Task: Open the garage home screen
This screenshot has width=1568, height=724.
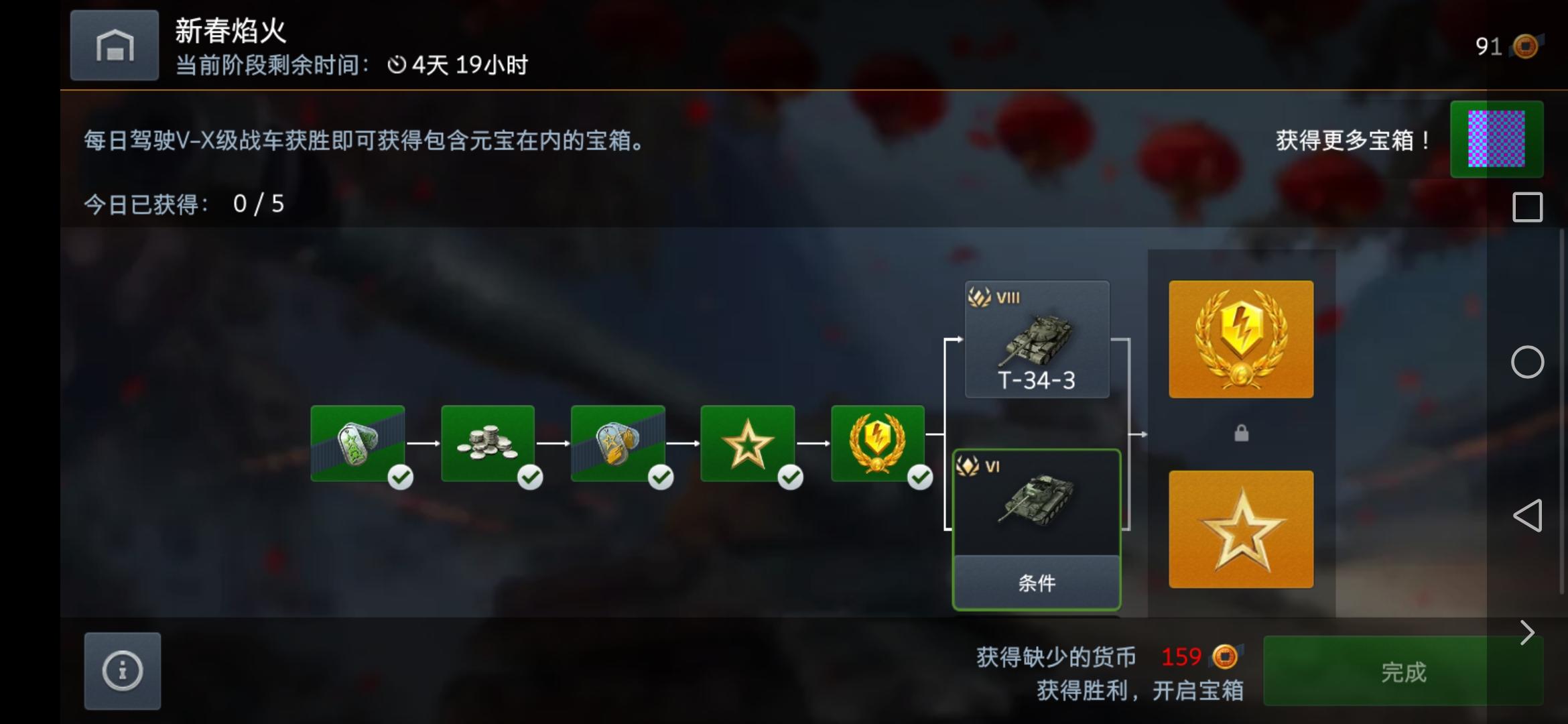Action: point(114,45)
